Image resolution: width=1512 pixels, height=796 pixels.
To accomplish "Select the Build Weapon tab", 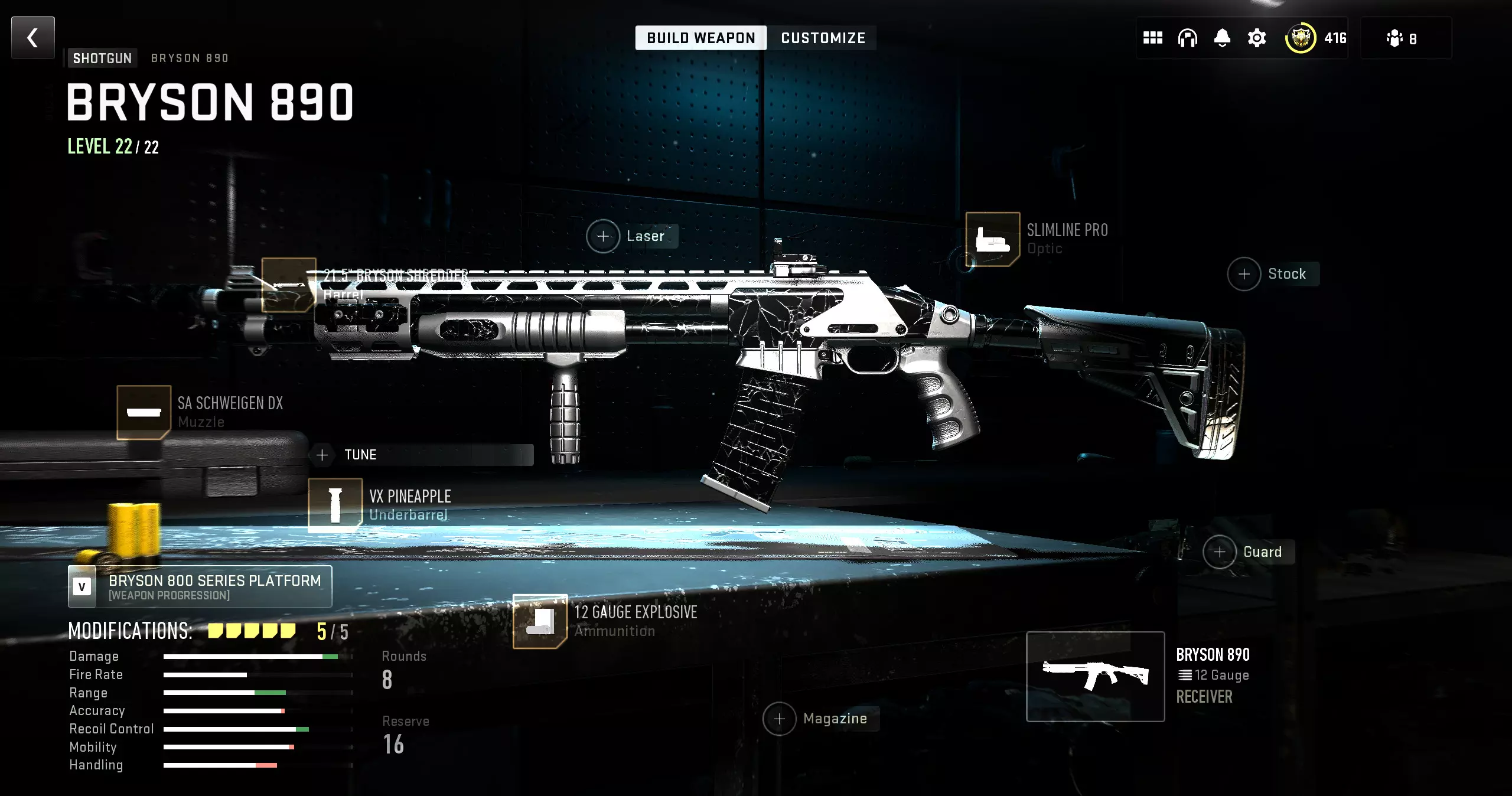I will point(700,38).
